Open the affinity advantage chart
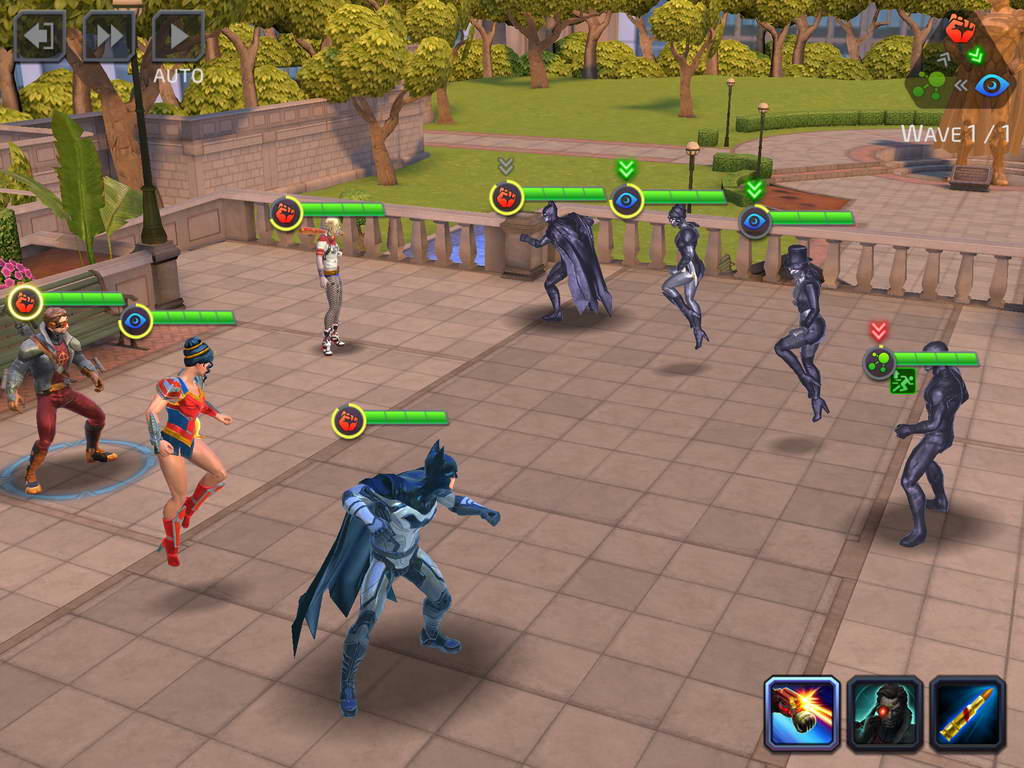The width and height of the screenshot is (1024, 768). tap(960, 61)
